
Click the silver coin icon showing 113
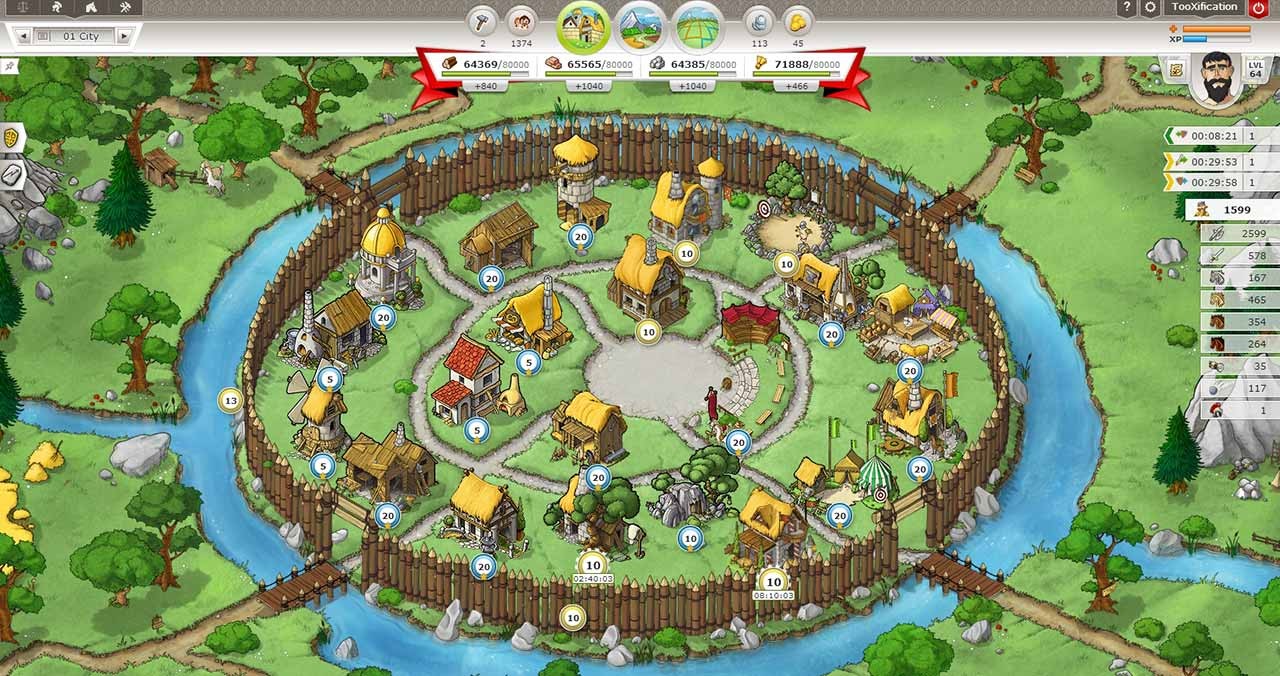point(759,20)
